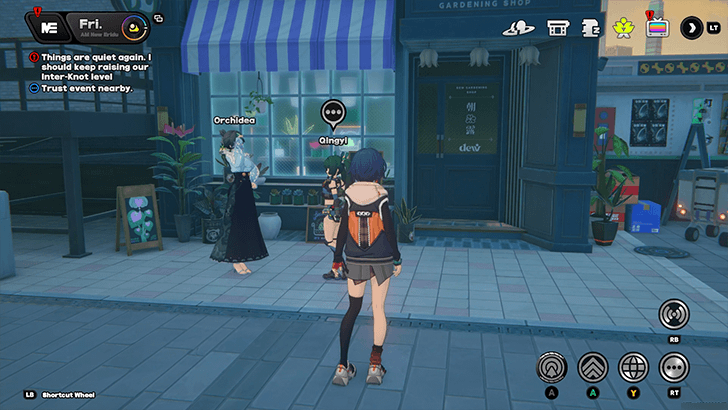Click the small chat bubbles icon by clock

(159, 18)
